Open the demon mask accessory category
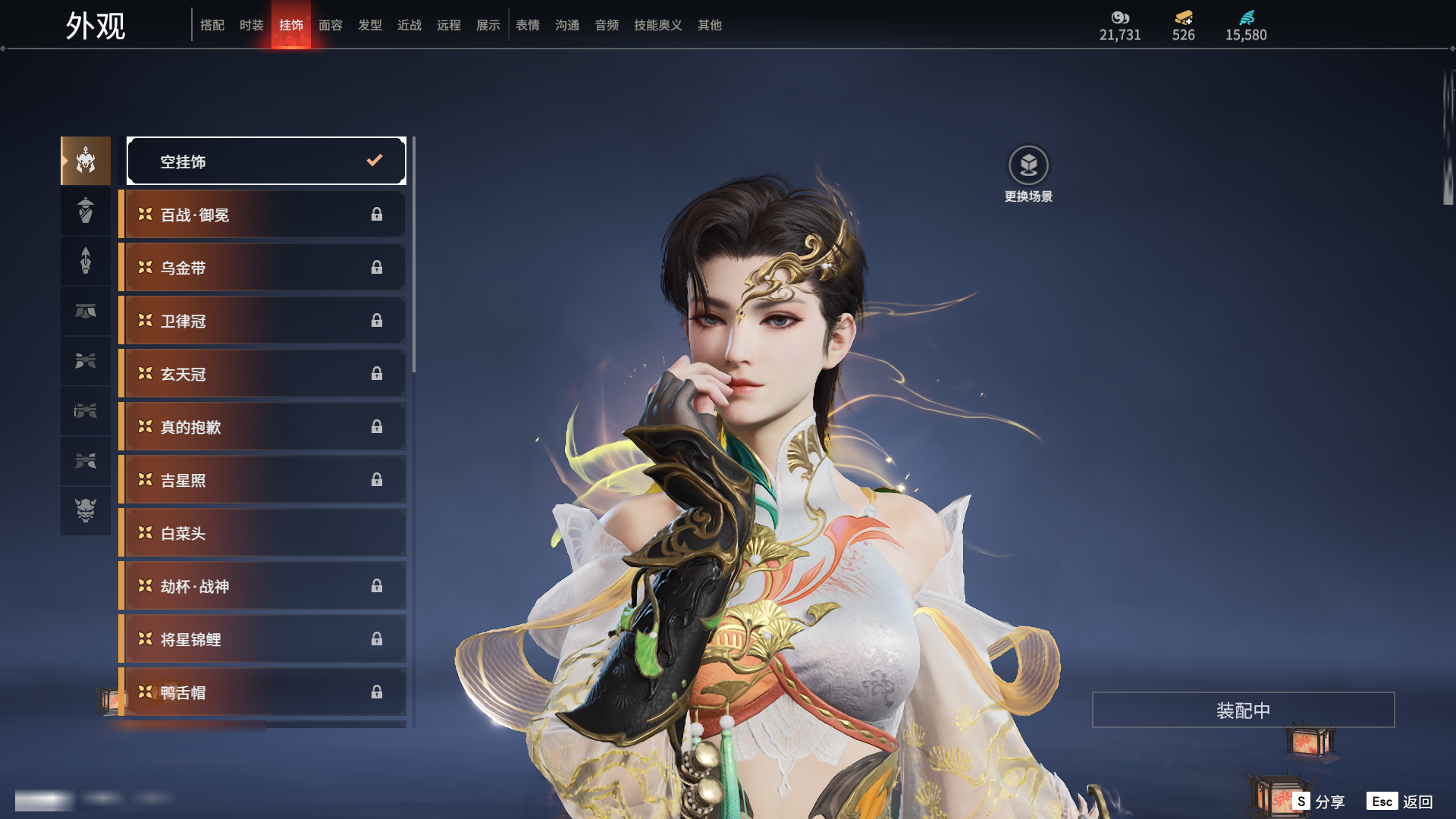The width and height of the screenshot is (1456, 819). coord(86,510)
